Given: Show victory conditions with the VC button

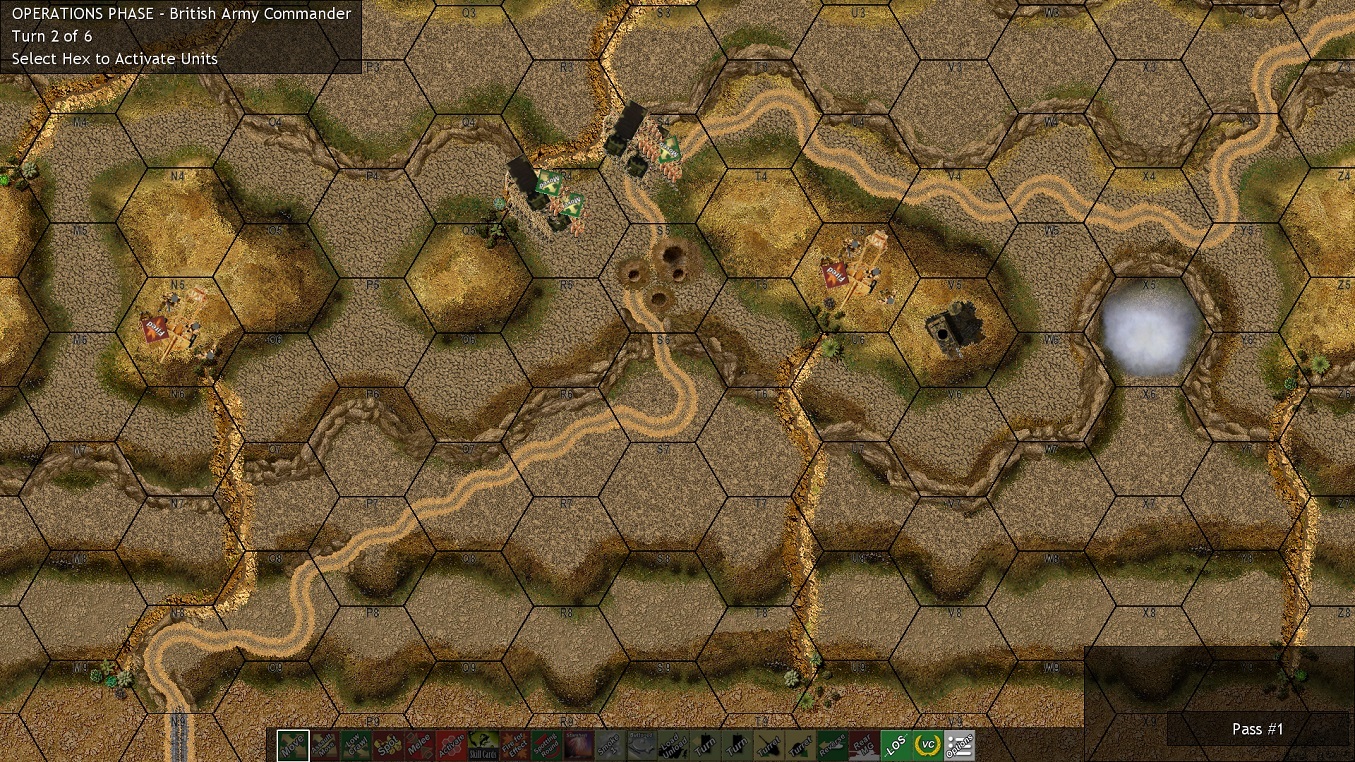Looking at the screenshot, I should (928, 745).
